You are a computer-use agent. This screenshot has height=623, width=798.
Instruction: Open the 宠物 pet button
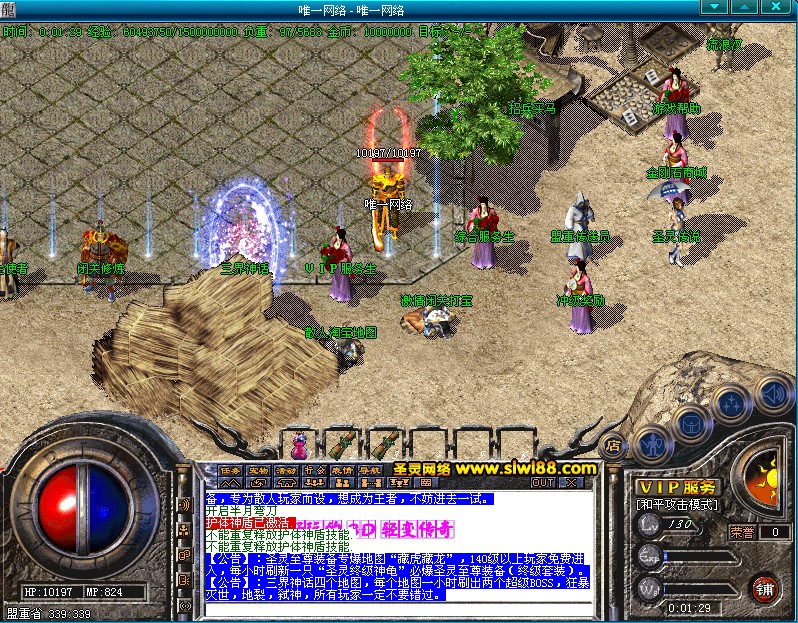click(259, 469)
